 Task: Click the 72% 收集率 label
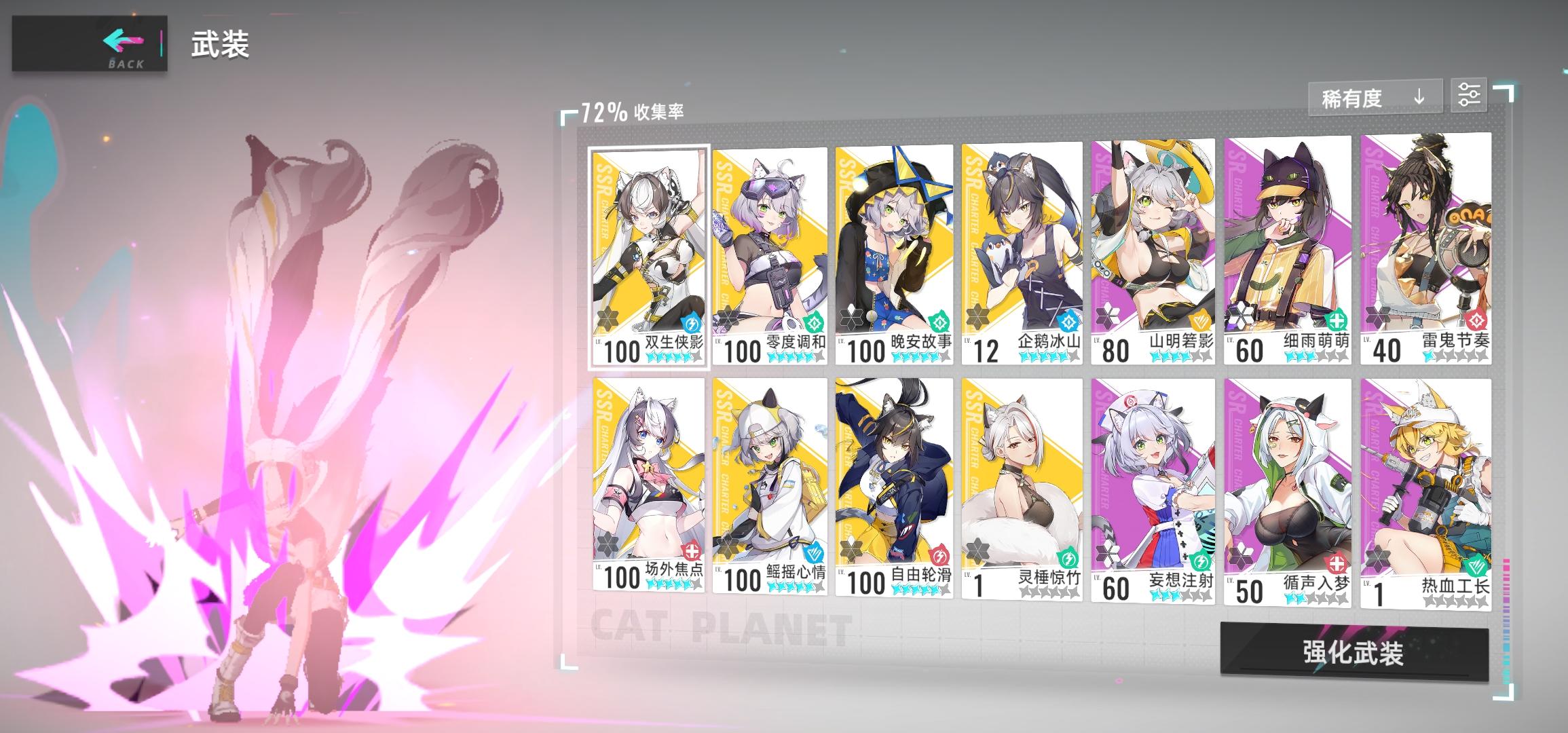631,109
